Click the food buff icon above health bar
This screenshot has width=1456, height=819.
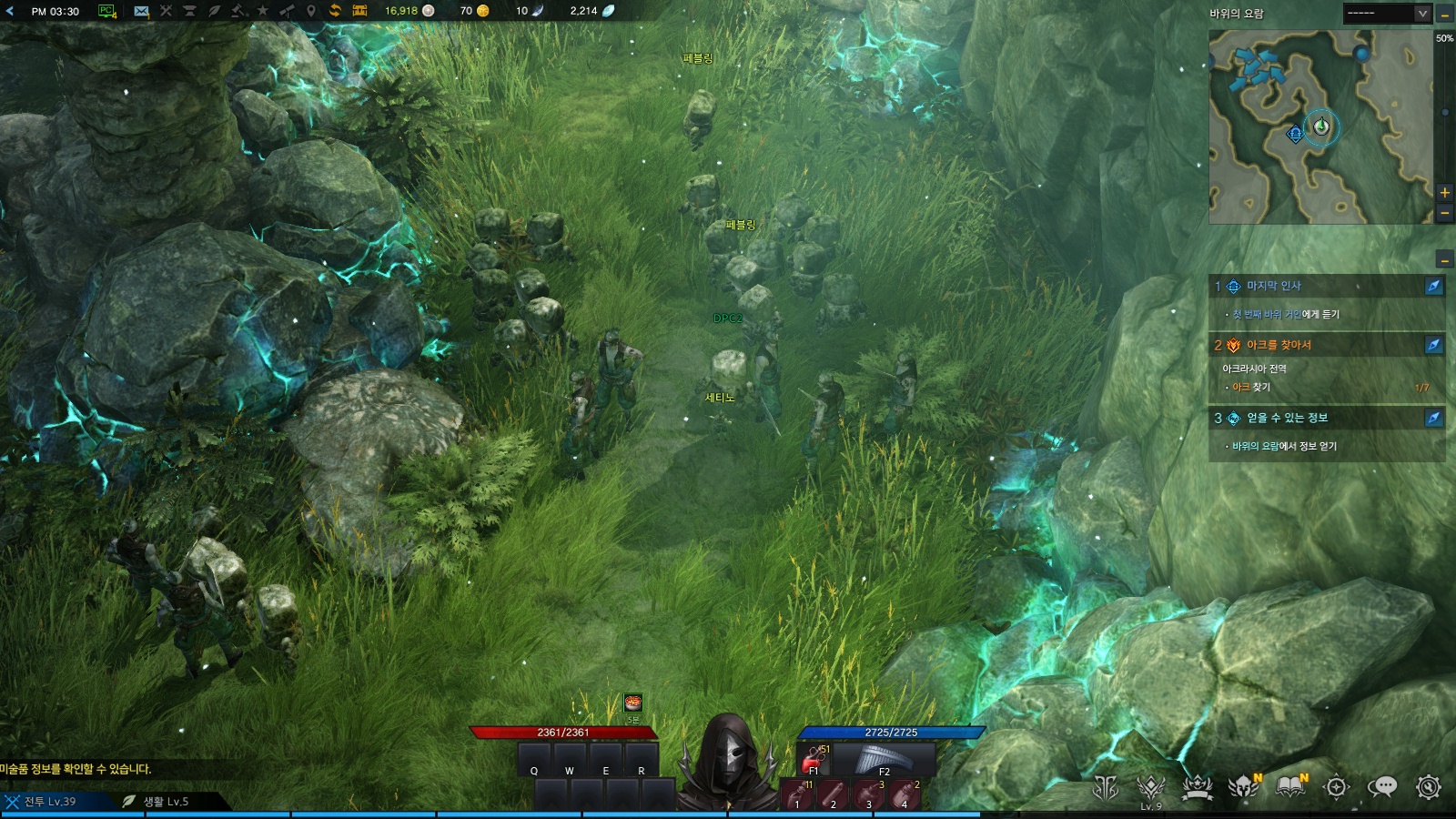pos(633,703)
